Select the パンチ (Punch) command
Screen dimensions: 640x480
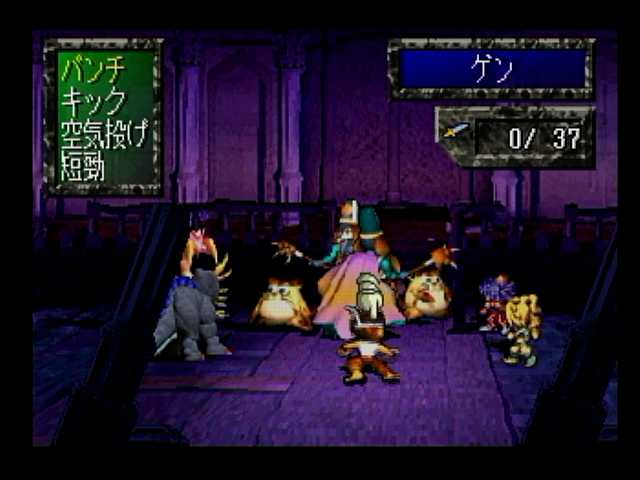coord(93,70)
